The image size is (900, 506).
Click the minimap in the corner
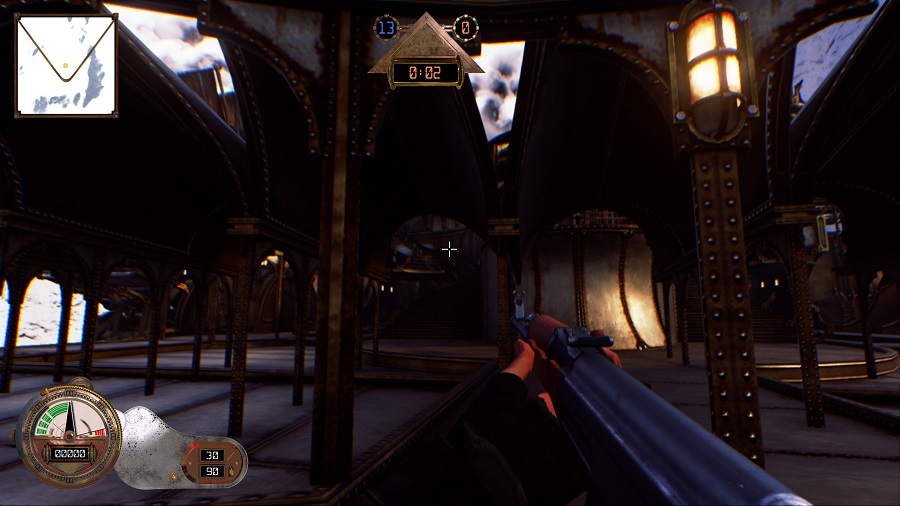[66, 66]
